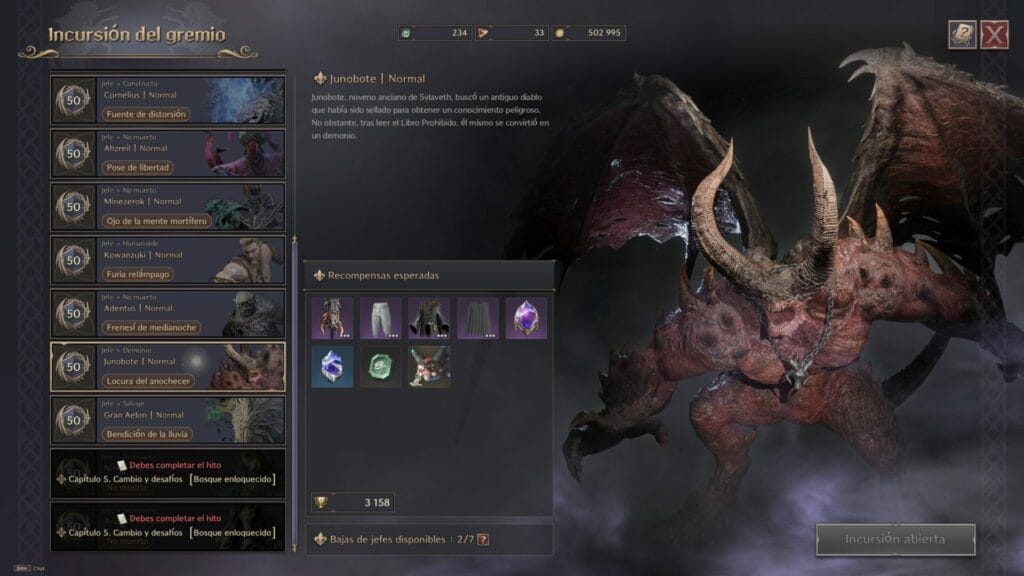Screen dimensions: 1024x576
Task: Click the question mark beside boss kills
Action: [x=483, y=540]
